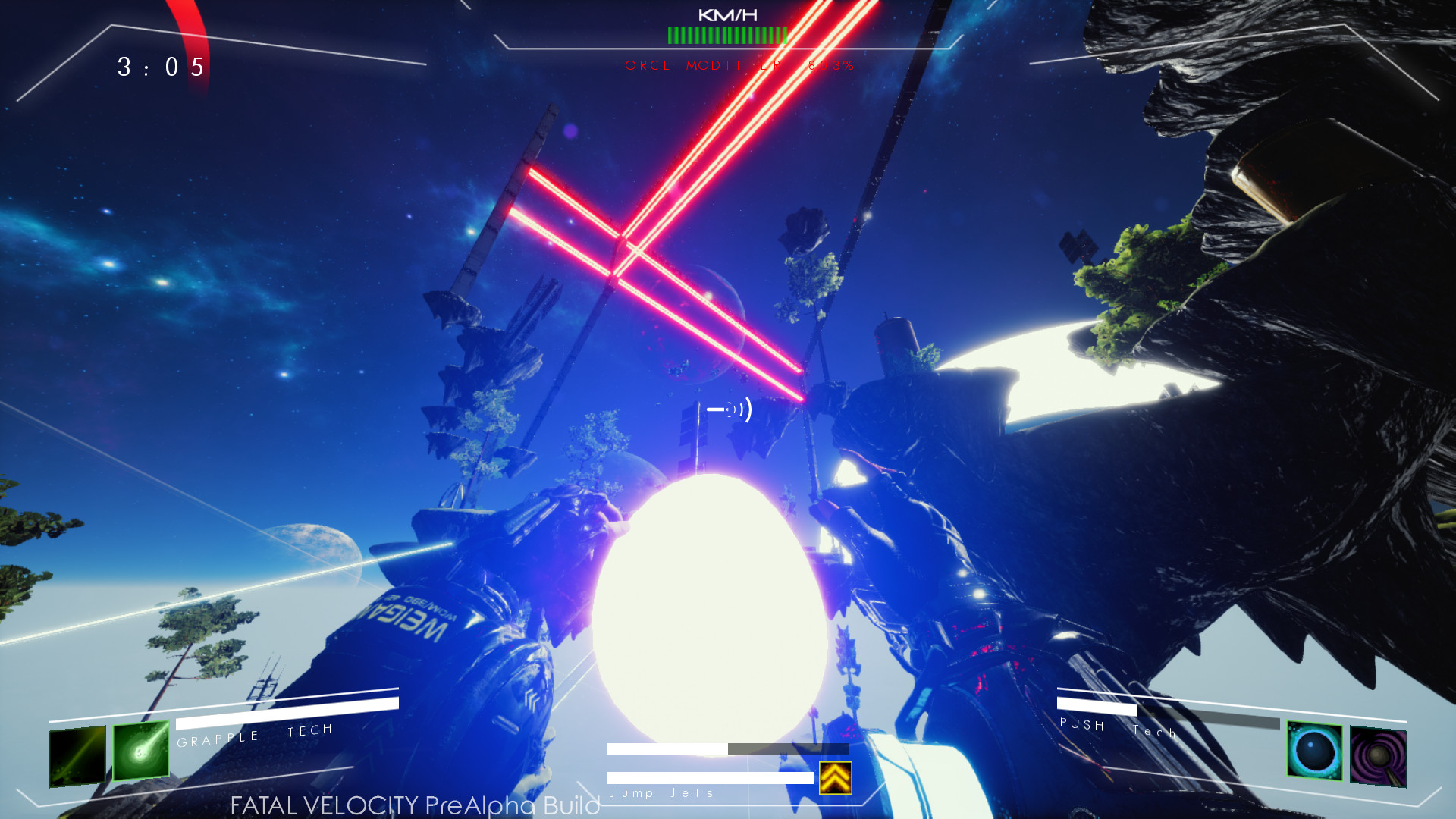Click the 3:05 race timer

pyautogui.click(x=159, y=68)
